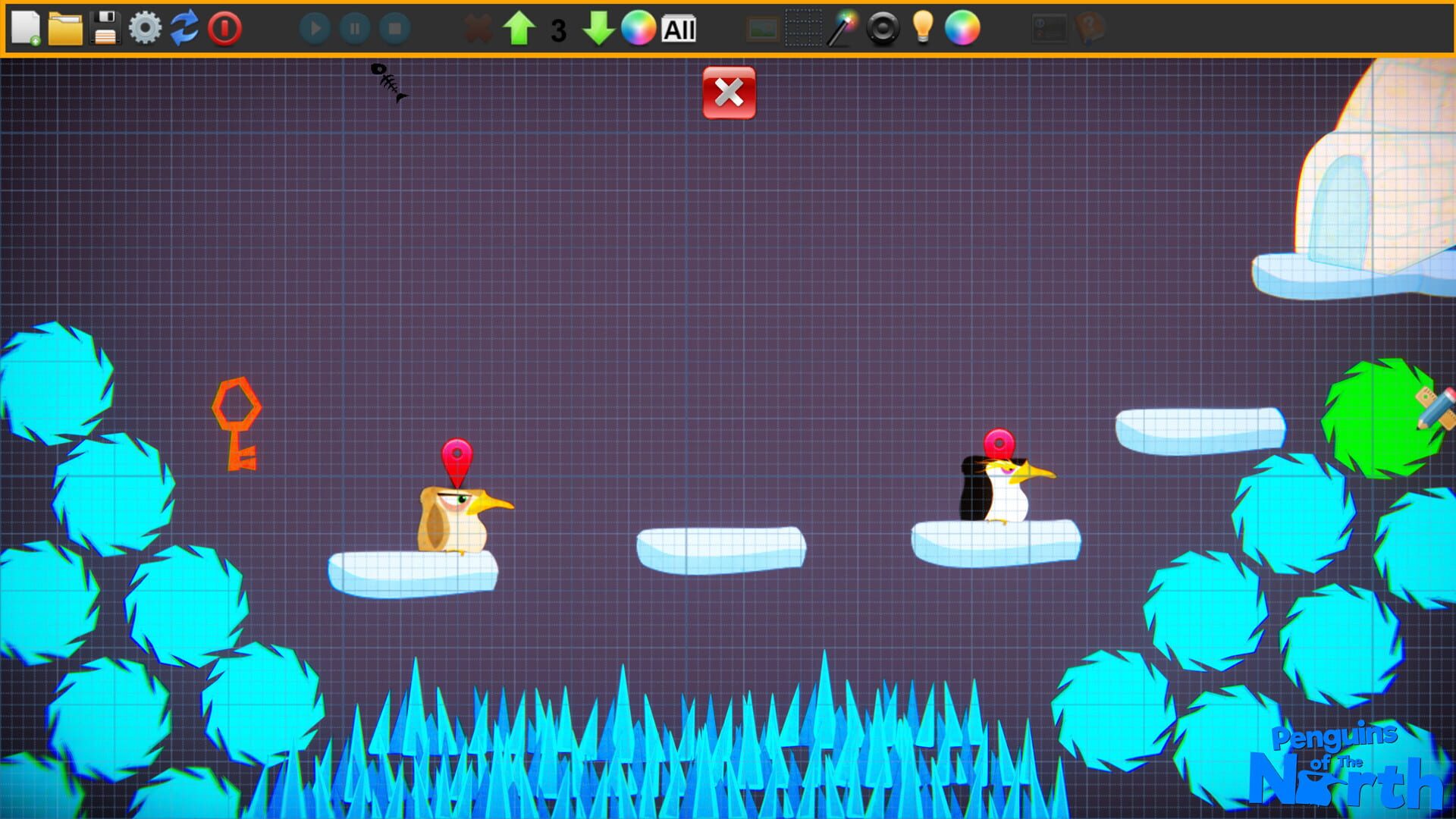Click the red power exit icon
1456x819 pixels.
click(x=224, y=29)
